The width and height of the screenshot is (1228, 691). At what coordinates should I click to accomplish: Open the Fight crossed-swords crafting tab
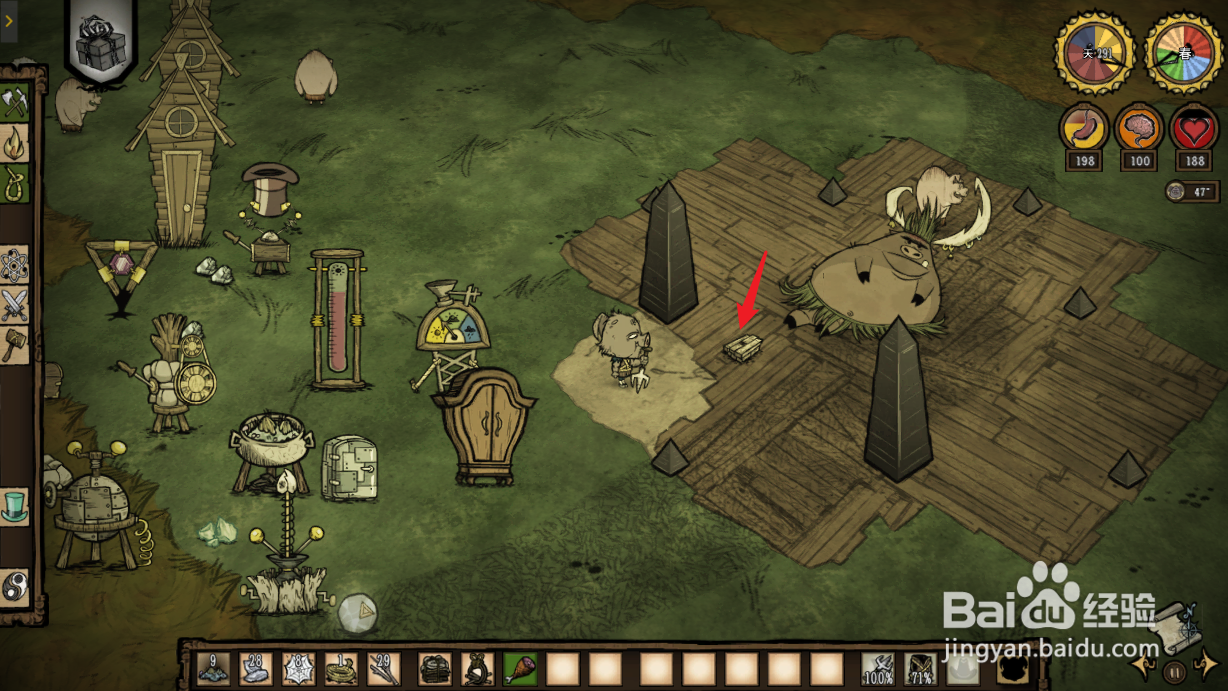[x=15, y=305]
